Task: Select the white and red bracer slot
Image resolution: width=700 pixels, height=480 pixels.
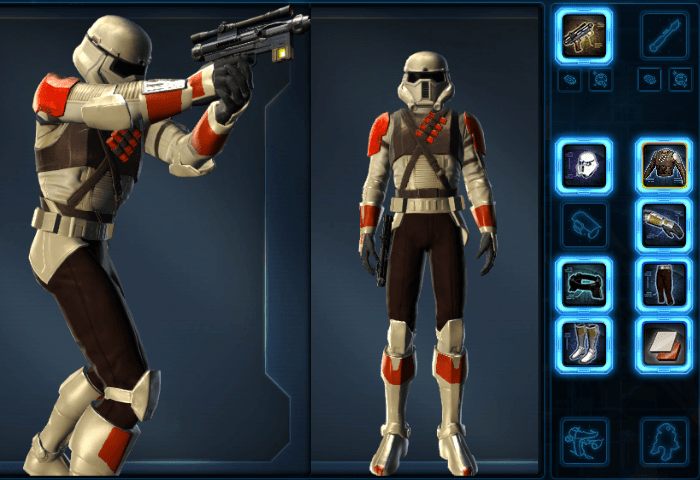Action: coord(663,345)
